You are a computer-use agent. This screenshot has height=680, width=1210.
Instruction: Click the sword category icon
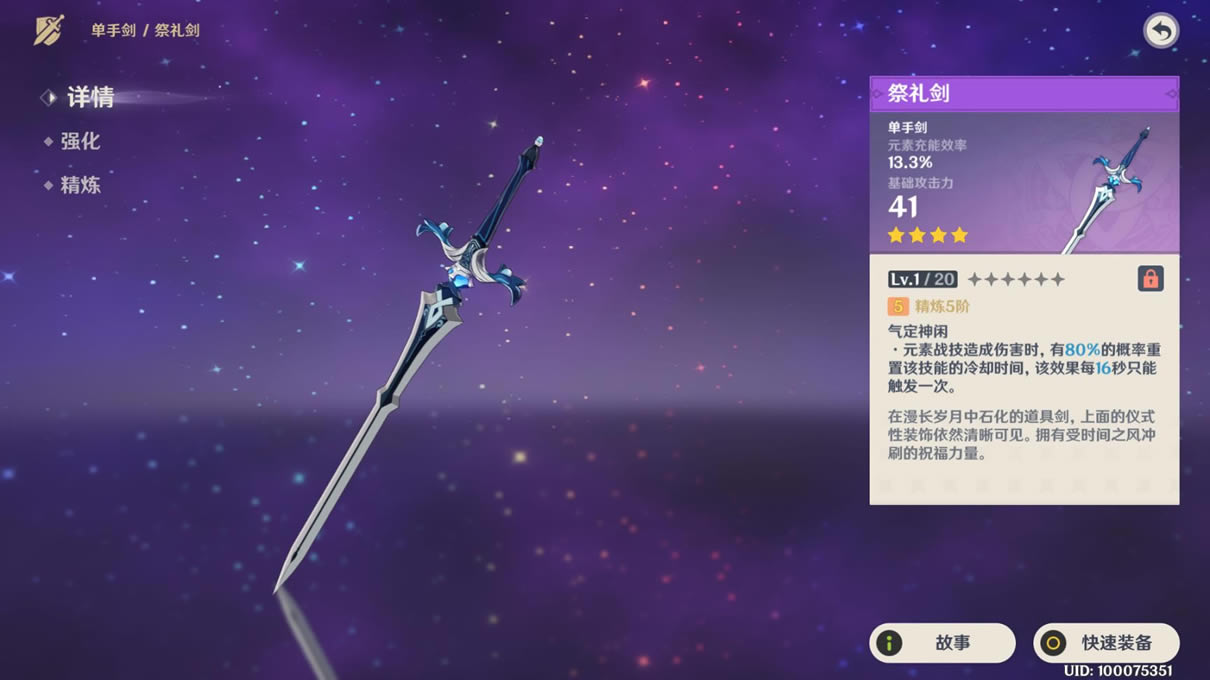(49, 30)
